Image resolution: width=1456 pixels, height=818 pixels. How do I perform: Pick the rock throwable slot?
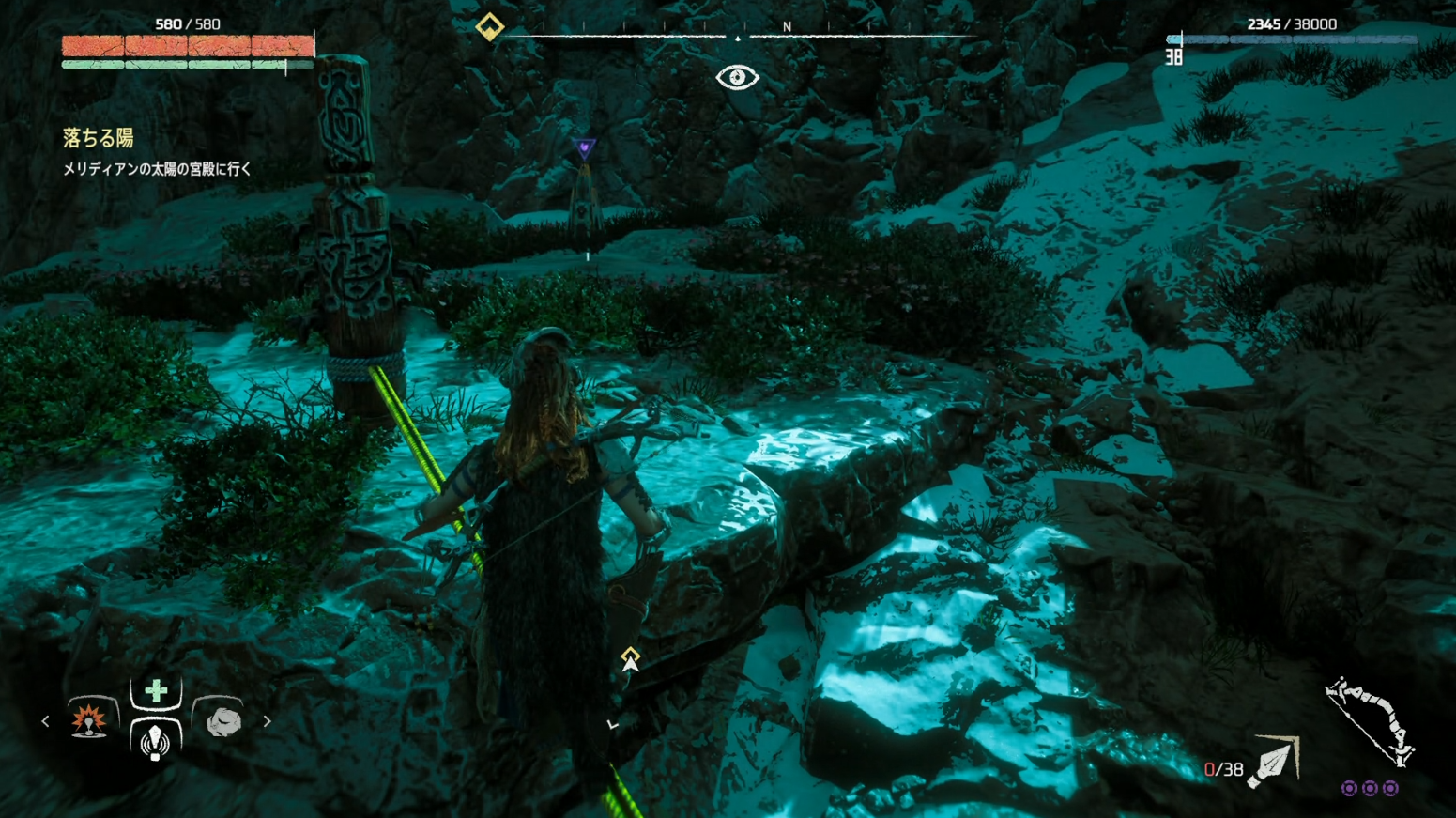(222, 721)
